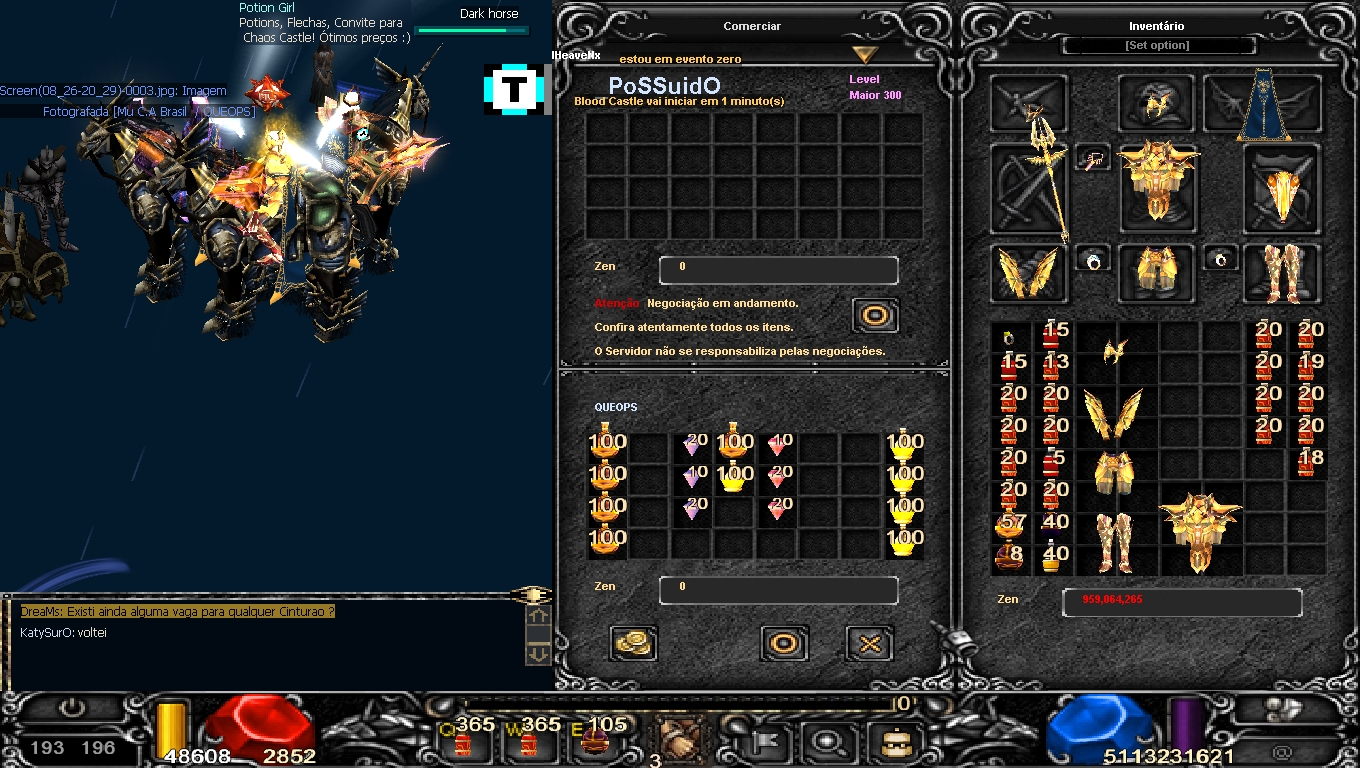Open the flag icon menu on the bottom bar
This screenshot has height=768, width=1360.
click(768, 742)
